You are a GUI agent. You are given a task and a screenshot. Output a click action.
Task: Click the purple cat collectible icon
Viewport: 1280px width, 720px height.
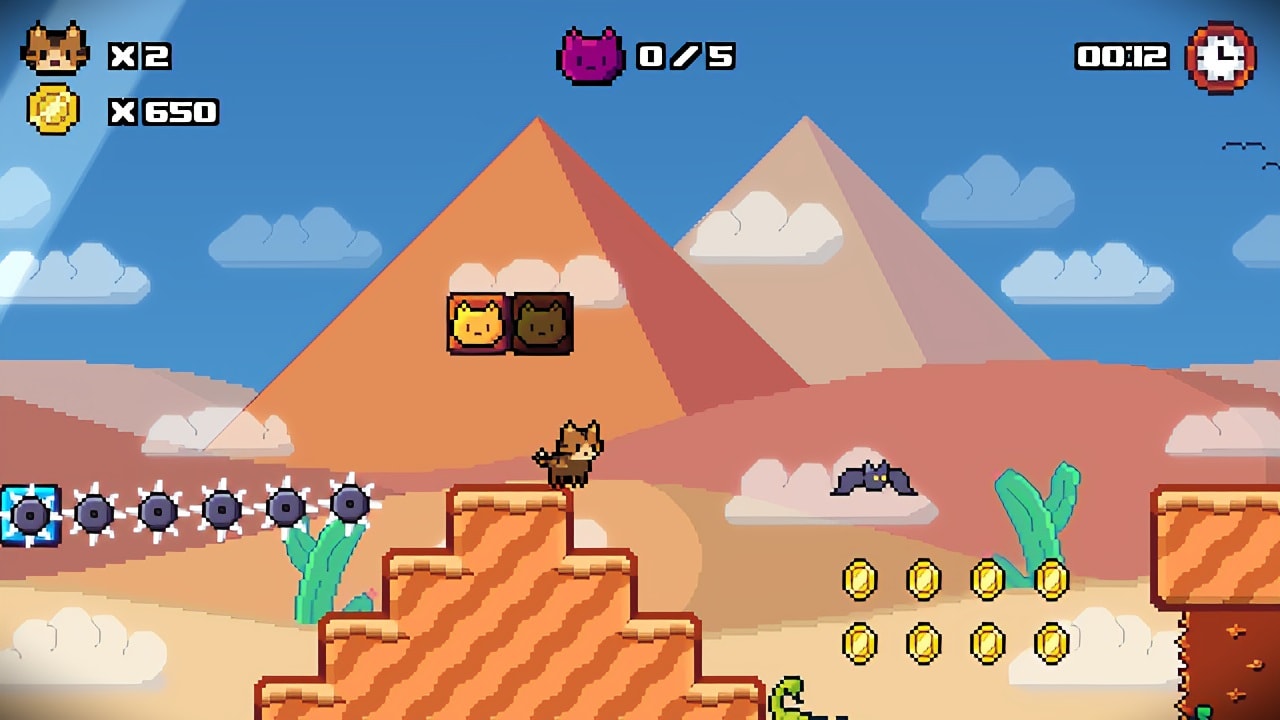coord(592,55)
